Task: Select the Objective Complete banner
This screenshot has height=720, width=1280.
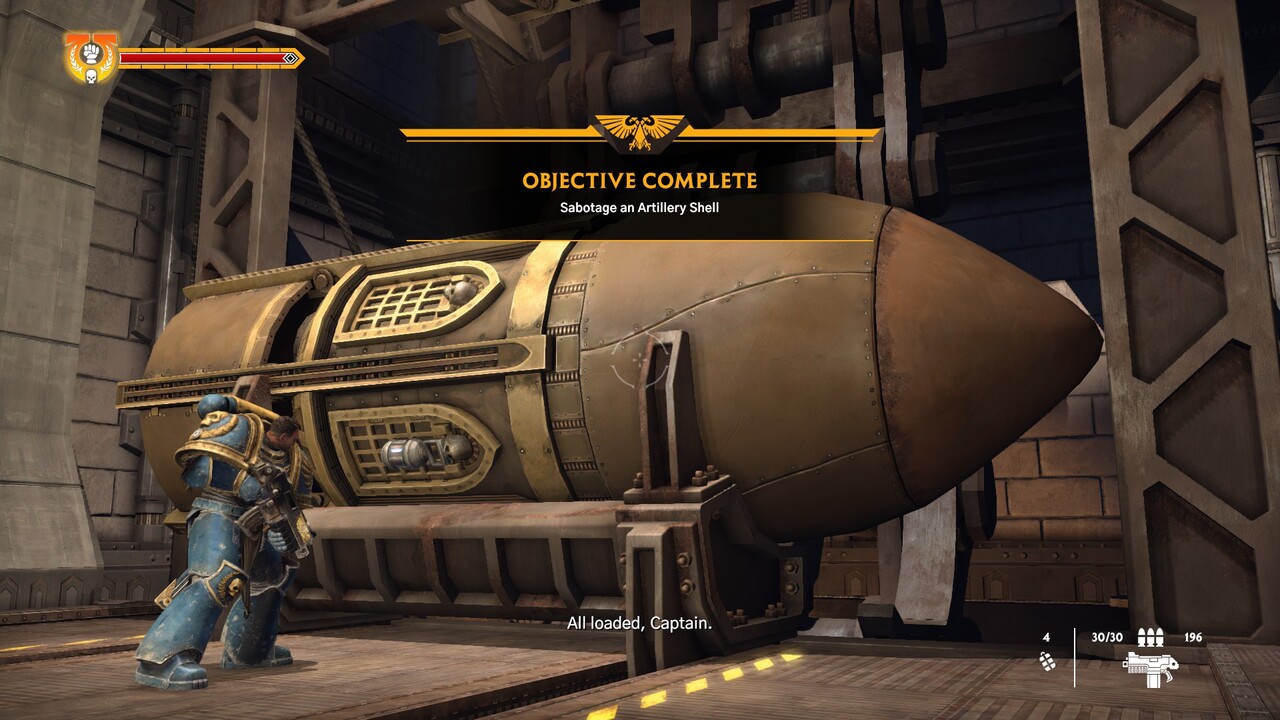Action: pyautogui.click(x=640, y=181)
